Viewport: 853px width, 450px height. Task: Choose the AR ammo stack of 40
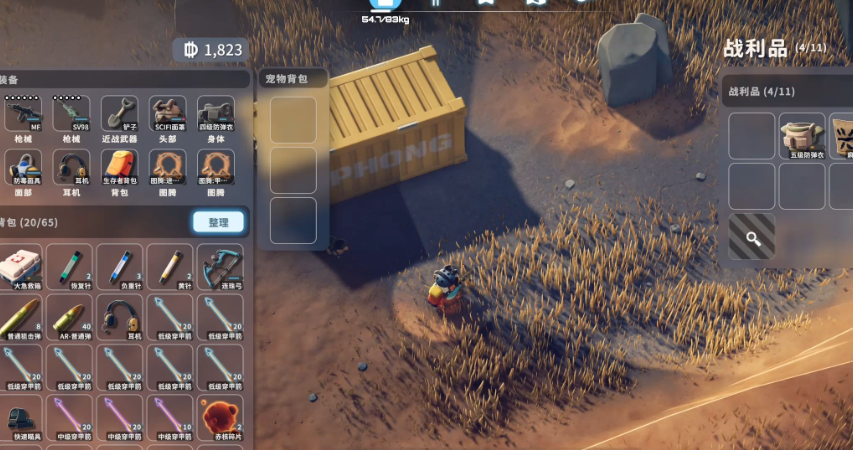pyautogui.click(x=70, y=318)
